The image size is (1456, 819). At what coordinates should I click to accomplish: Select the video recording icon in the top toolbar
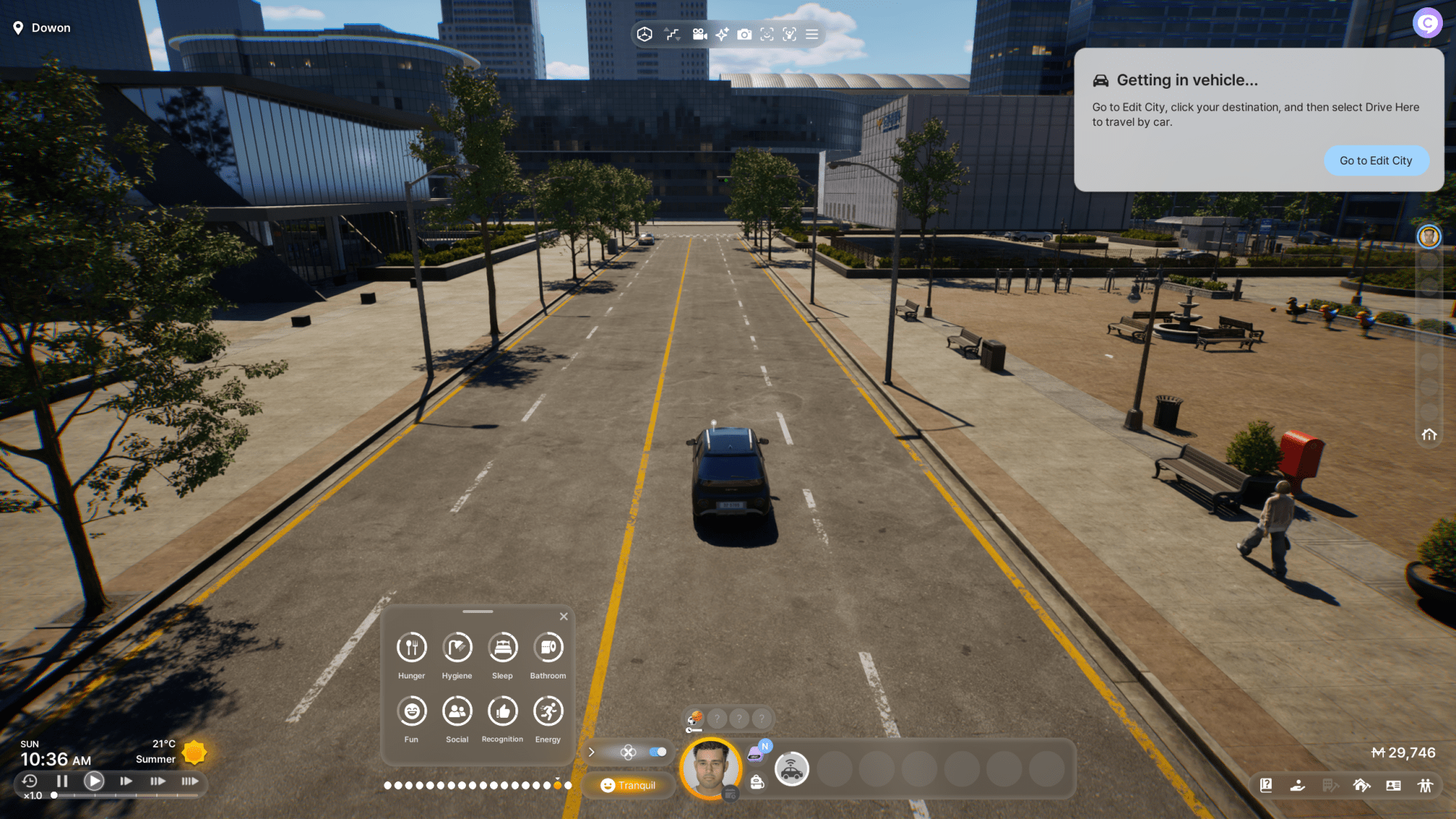click(700, 34)
